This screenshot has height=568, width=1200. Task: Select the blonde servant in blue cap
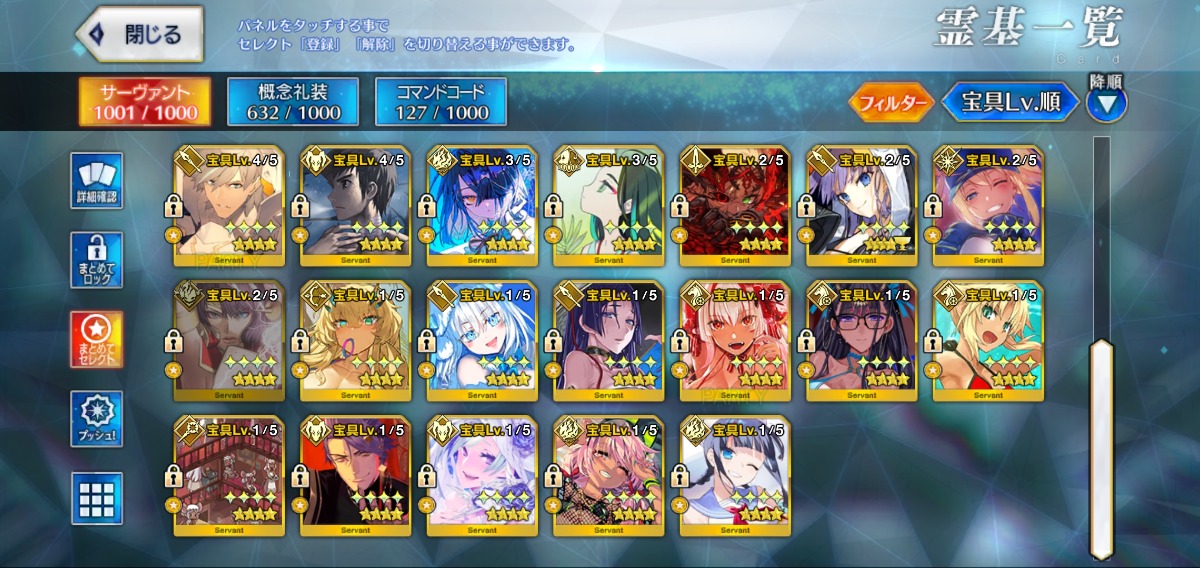coord(988,205)
